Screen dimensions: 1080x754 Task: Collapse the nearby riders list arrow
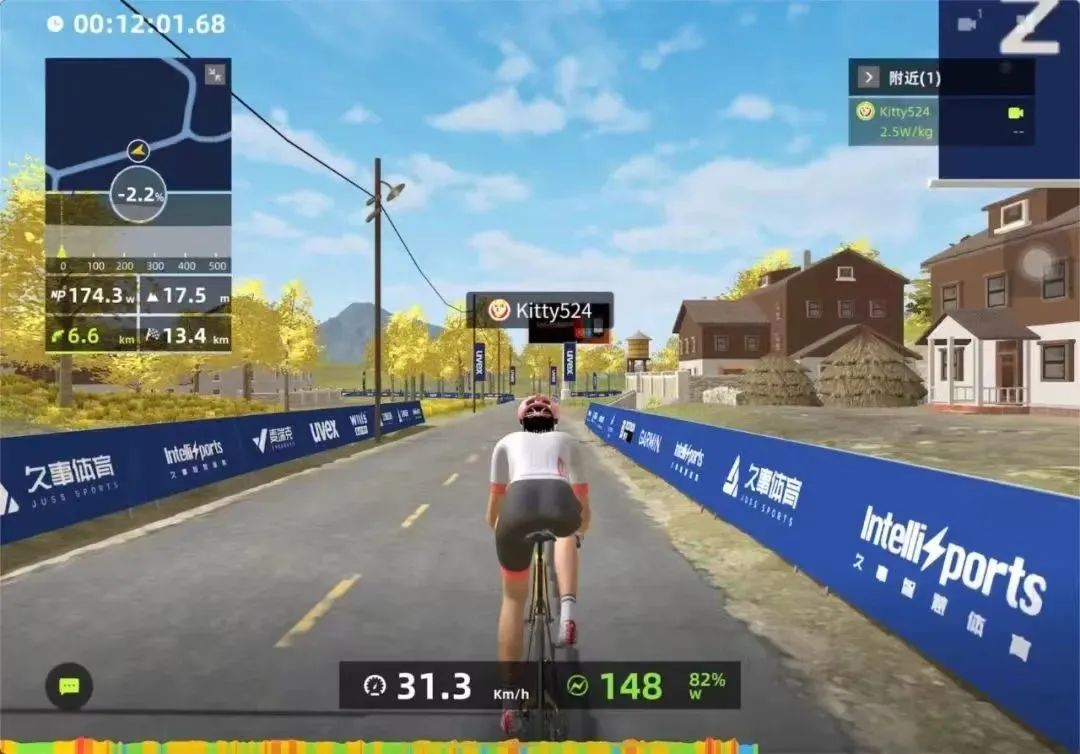[867, 77]
